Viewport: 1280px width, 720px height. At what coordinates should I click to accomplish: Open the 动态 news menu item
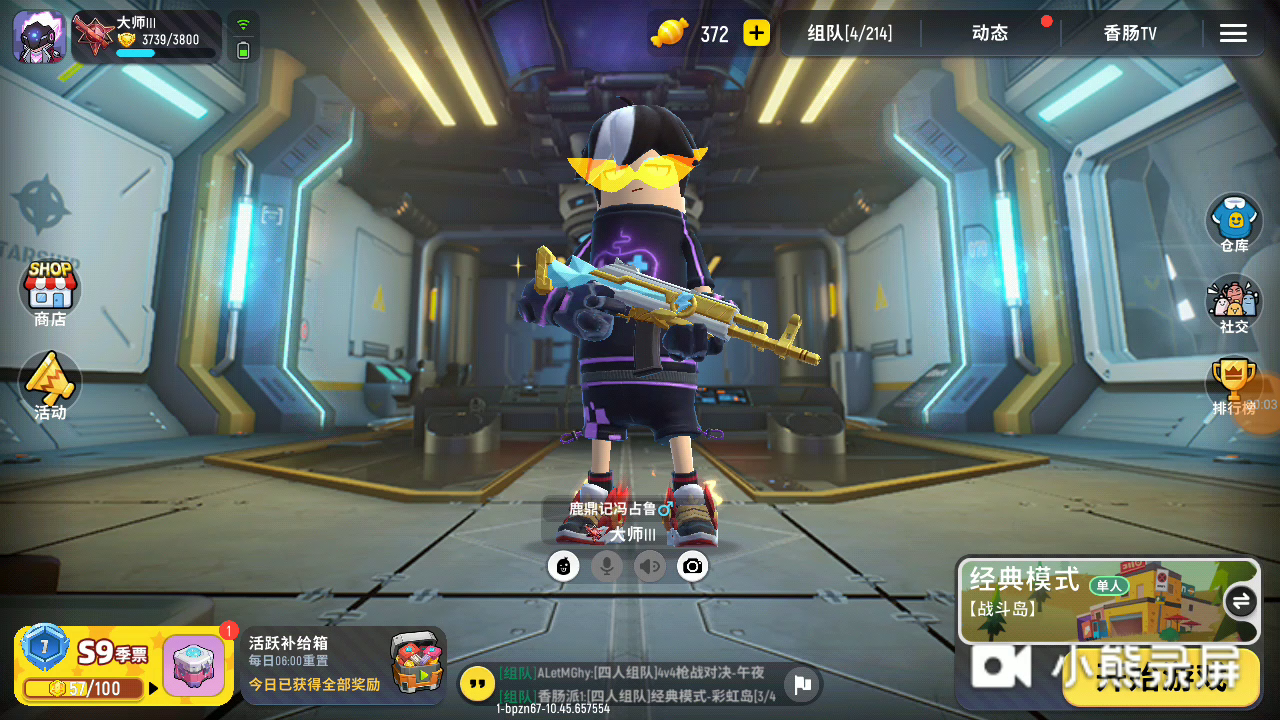pos(988,32)
